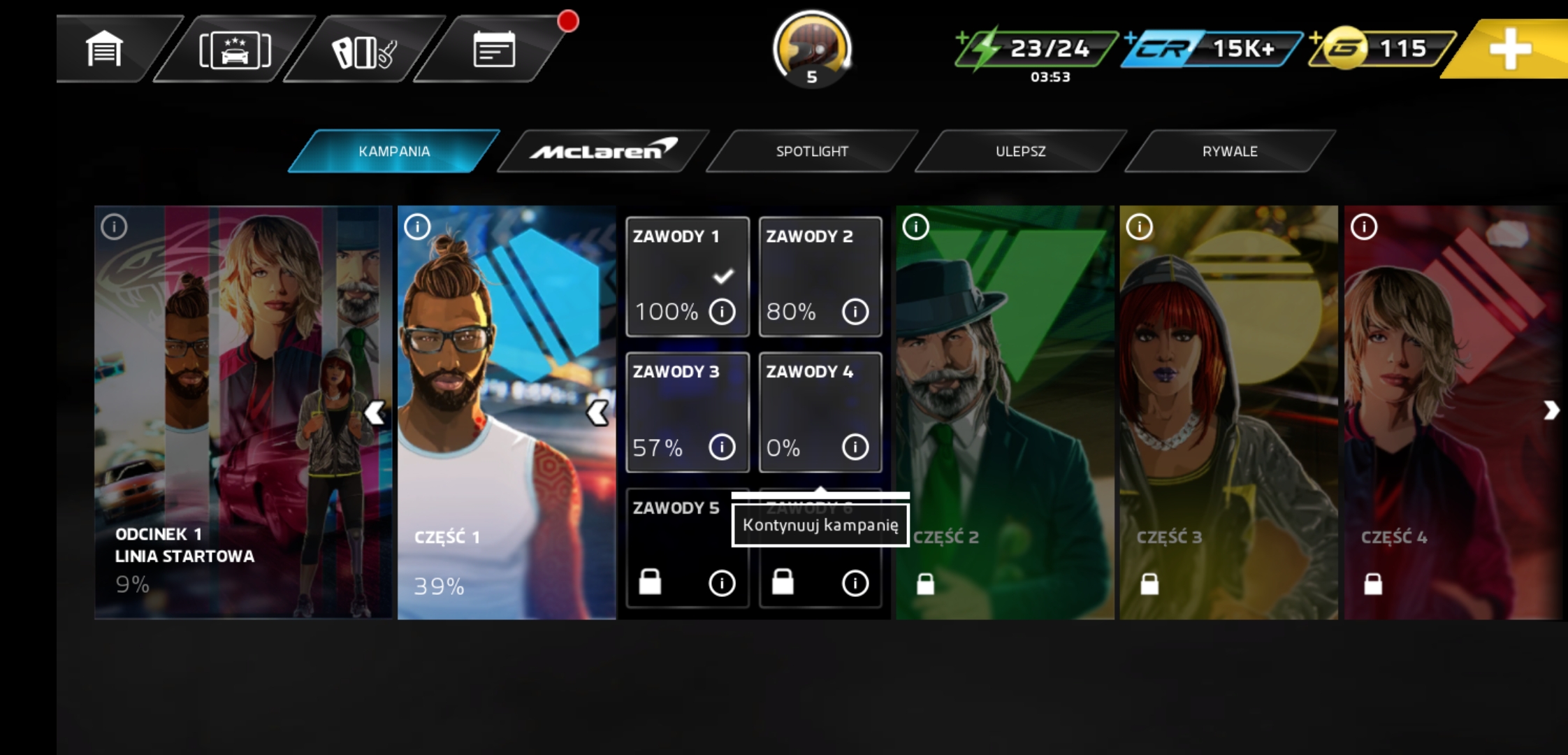Switch to the Ulepsz tab
1568x755 pixels.
1020,151
